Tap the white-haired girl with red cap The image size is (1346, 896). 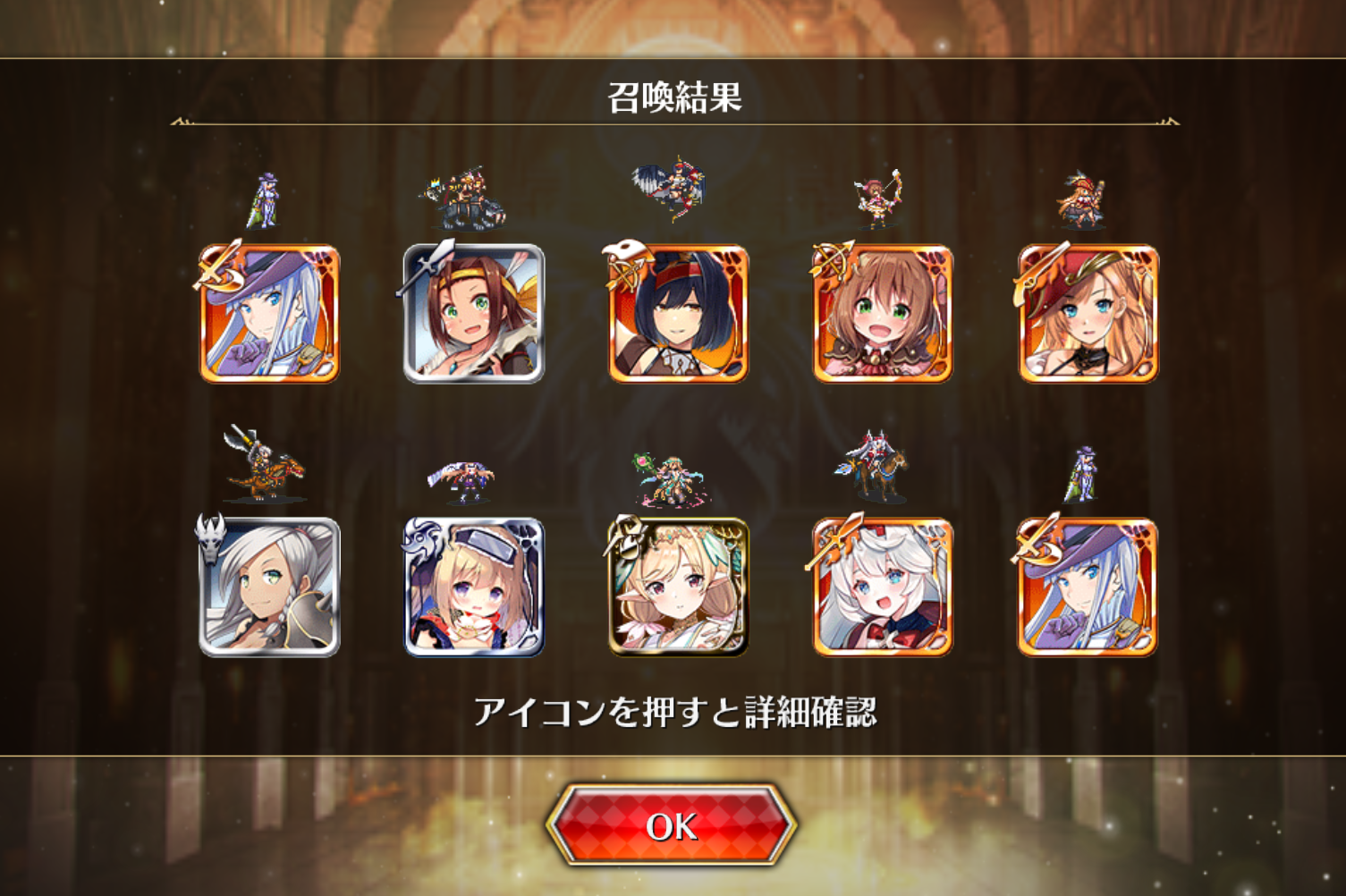point(883,587)
